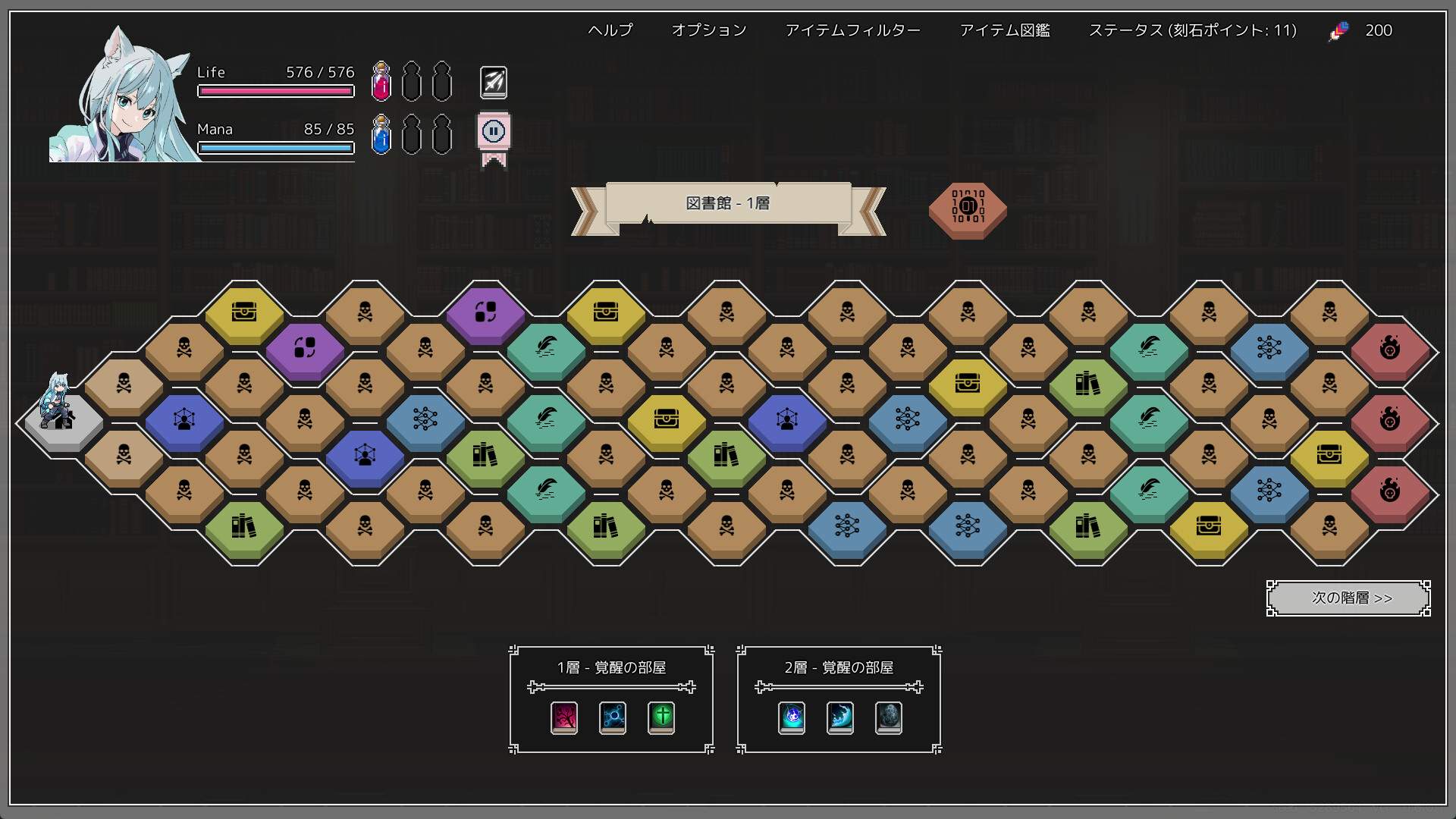
Task: Open the arrow skill book next to Life bar
Action: click(x=493, y=81)
